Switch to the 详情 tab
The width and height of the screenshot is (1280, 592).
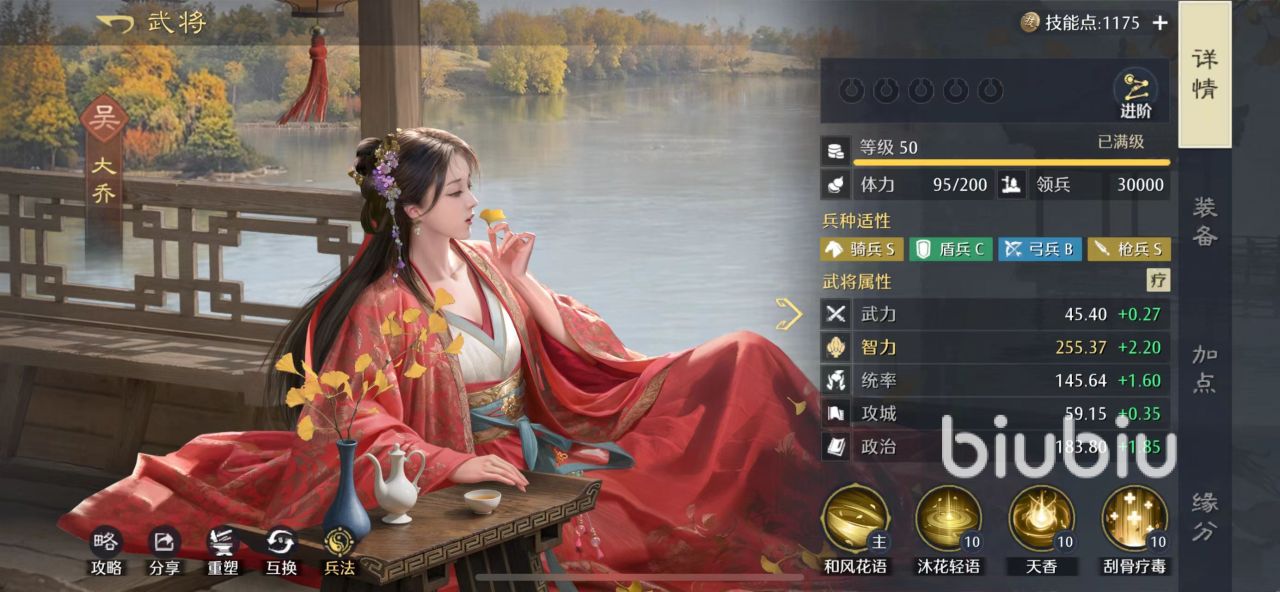pos(1204,74)
